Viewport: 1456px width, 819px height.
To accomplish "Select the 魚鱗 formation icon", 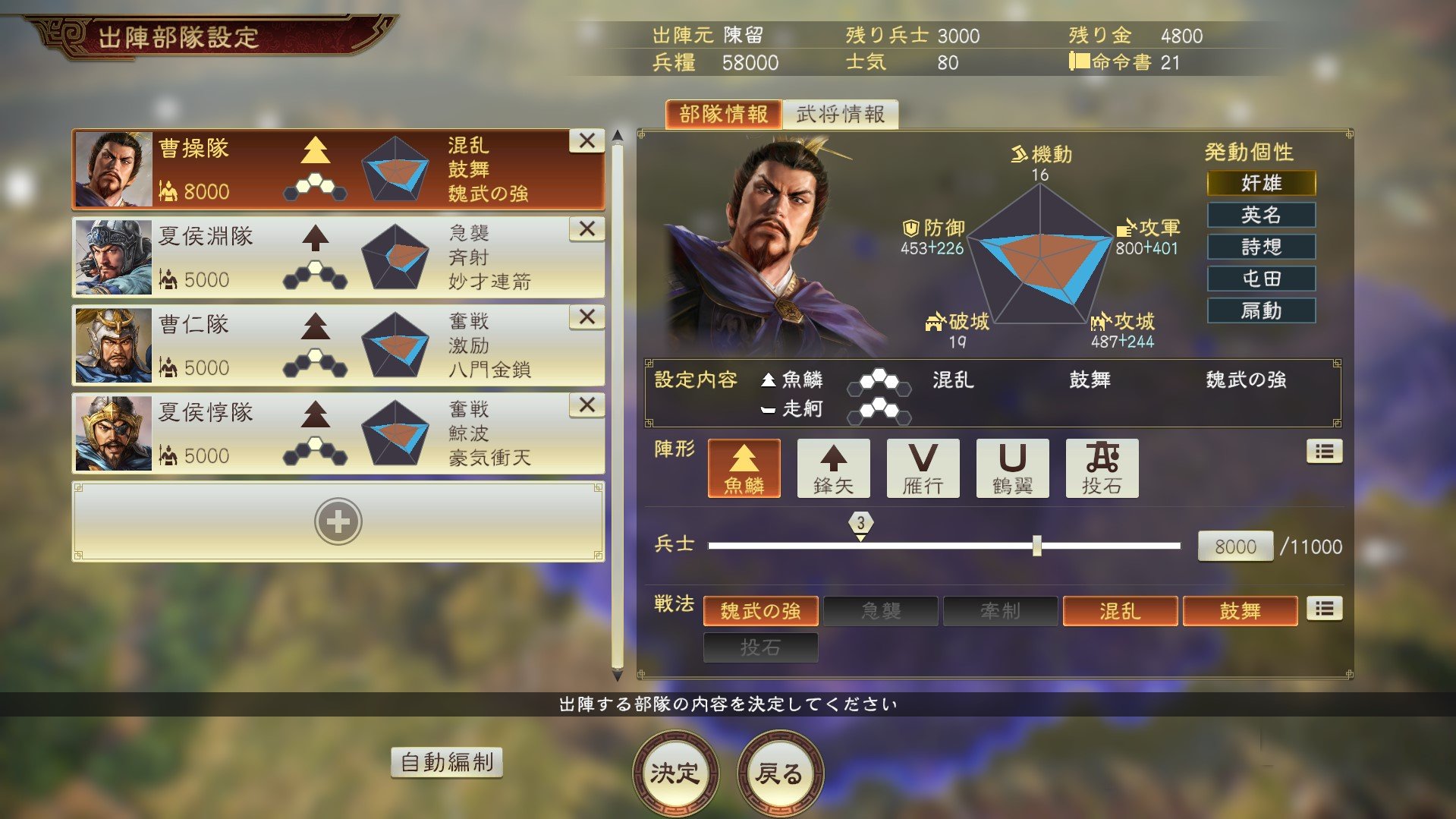I will (x=743, y=468).
